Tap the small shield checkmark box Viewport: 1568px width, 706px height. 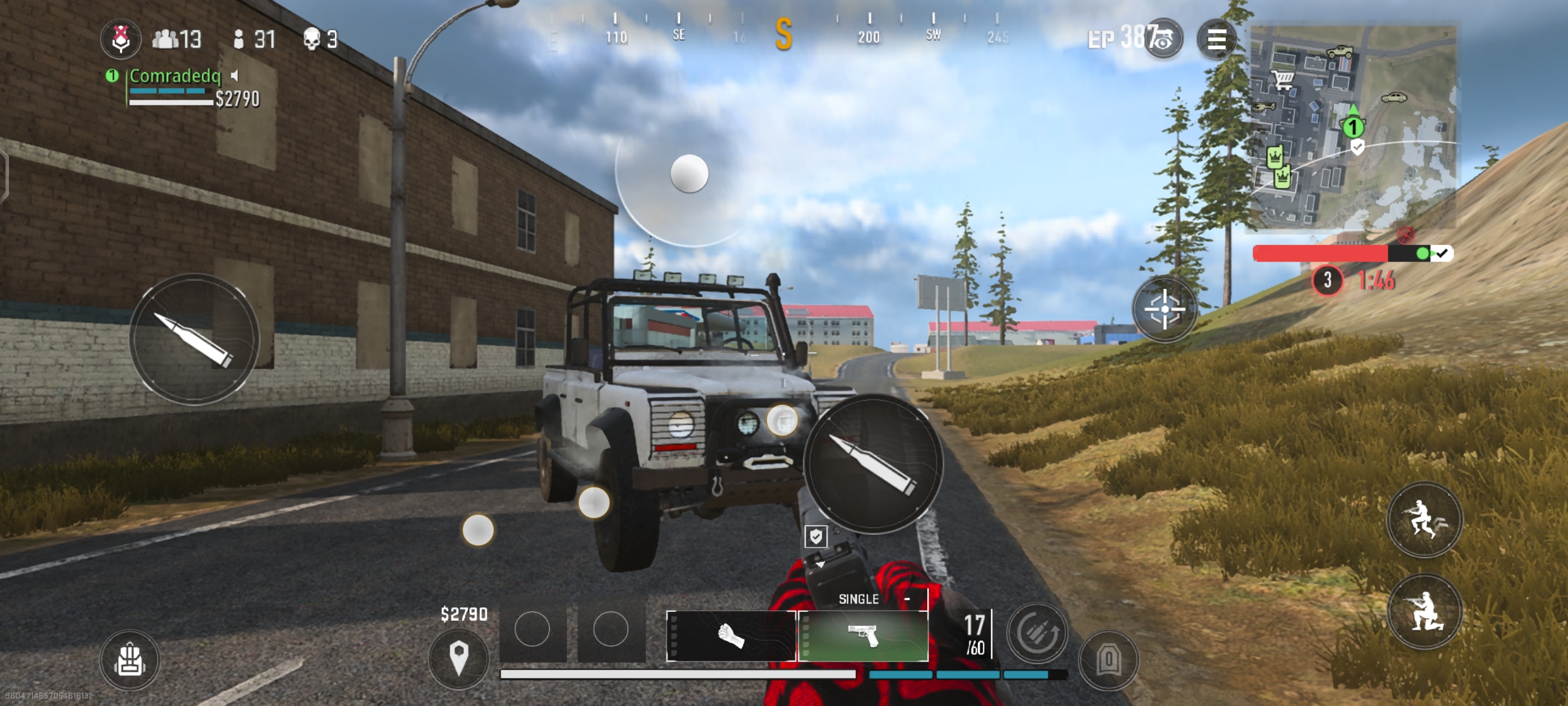click(816, 537)
